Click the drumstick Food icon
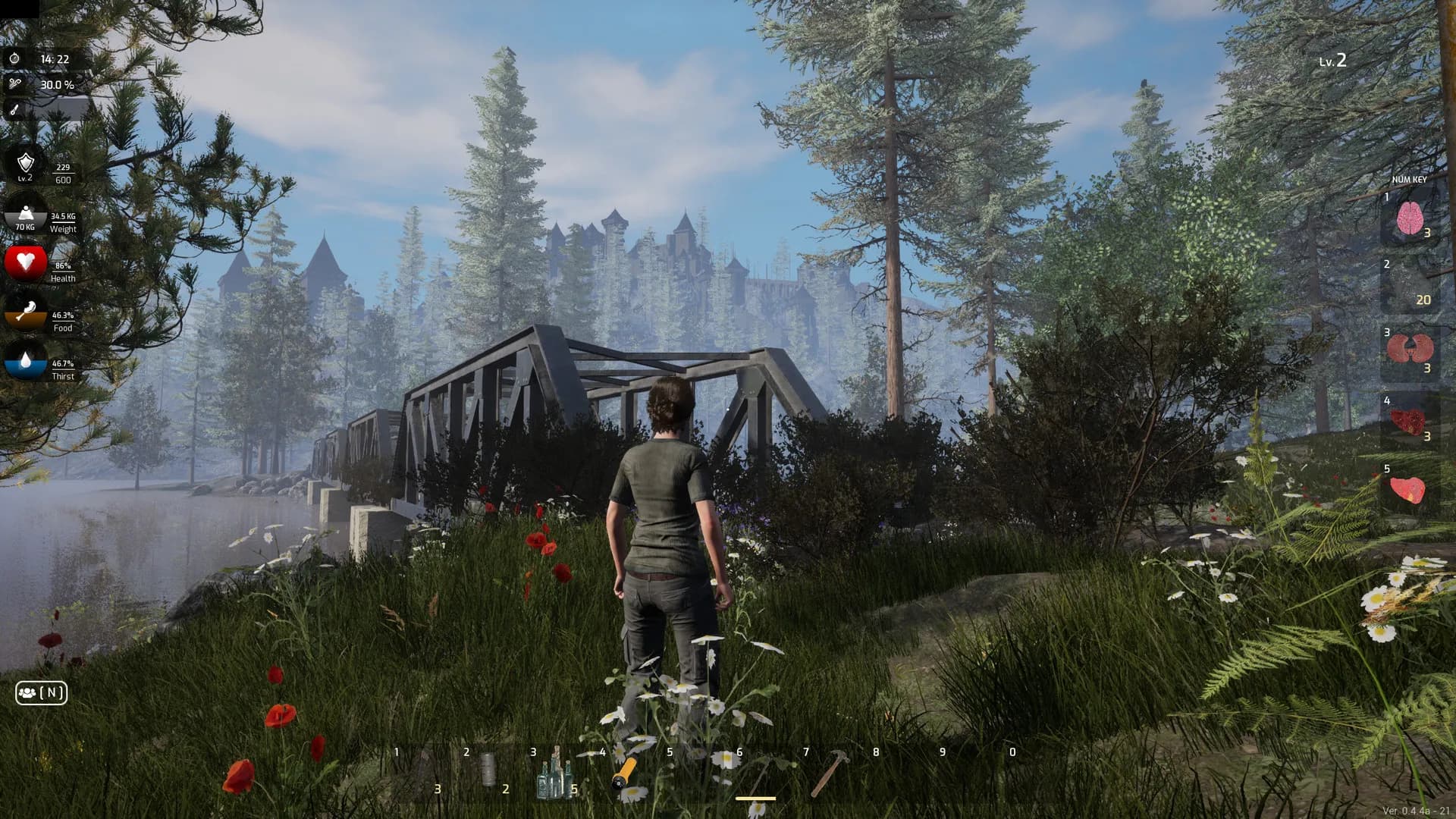The height and width of the screenshot is (819, 1456). point(26,311)
